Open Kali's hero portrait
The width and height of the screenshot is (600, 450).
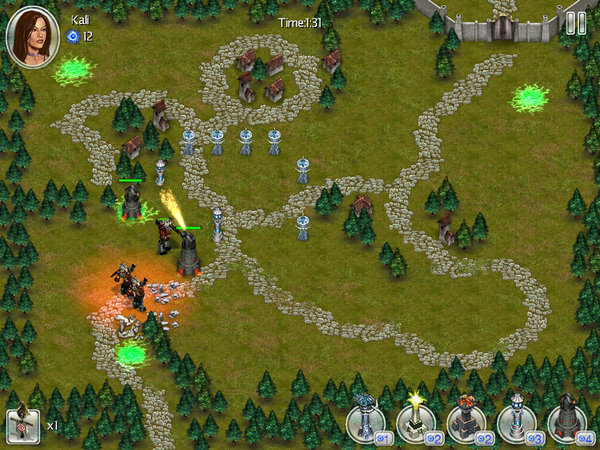click(32, 35)
